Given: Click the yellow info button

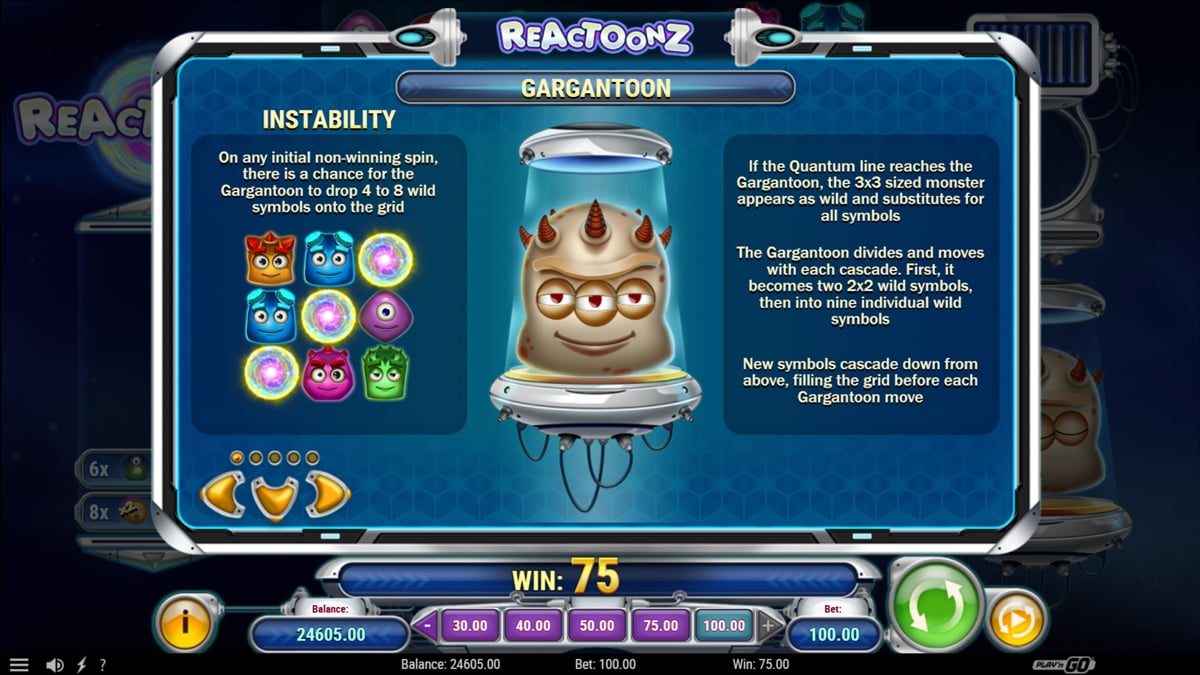Looking at the screenshot, I should coord(185,622).
